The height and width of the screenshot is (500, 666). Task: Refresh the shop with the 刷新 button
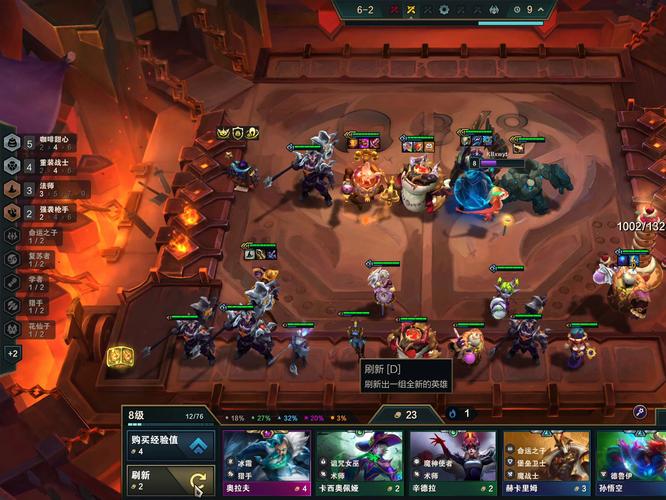170,478
